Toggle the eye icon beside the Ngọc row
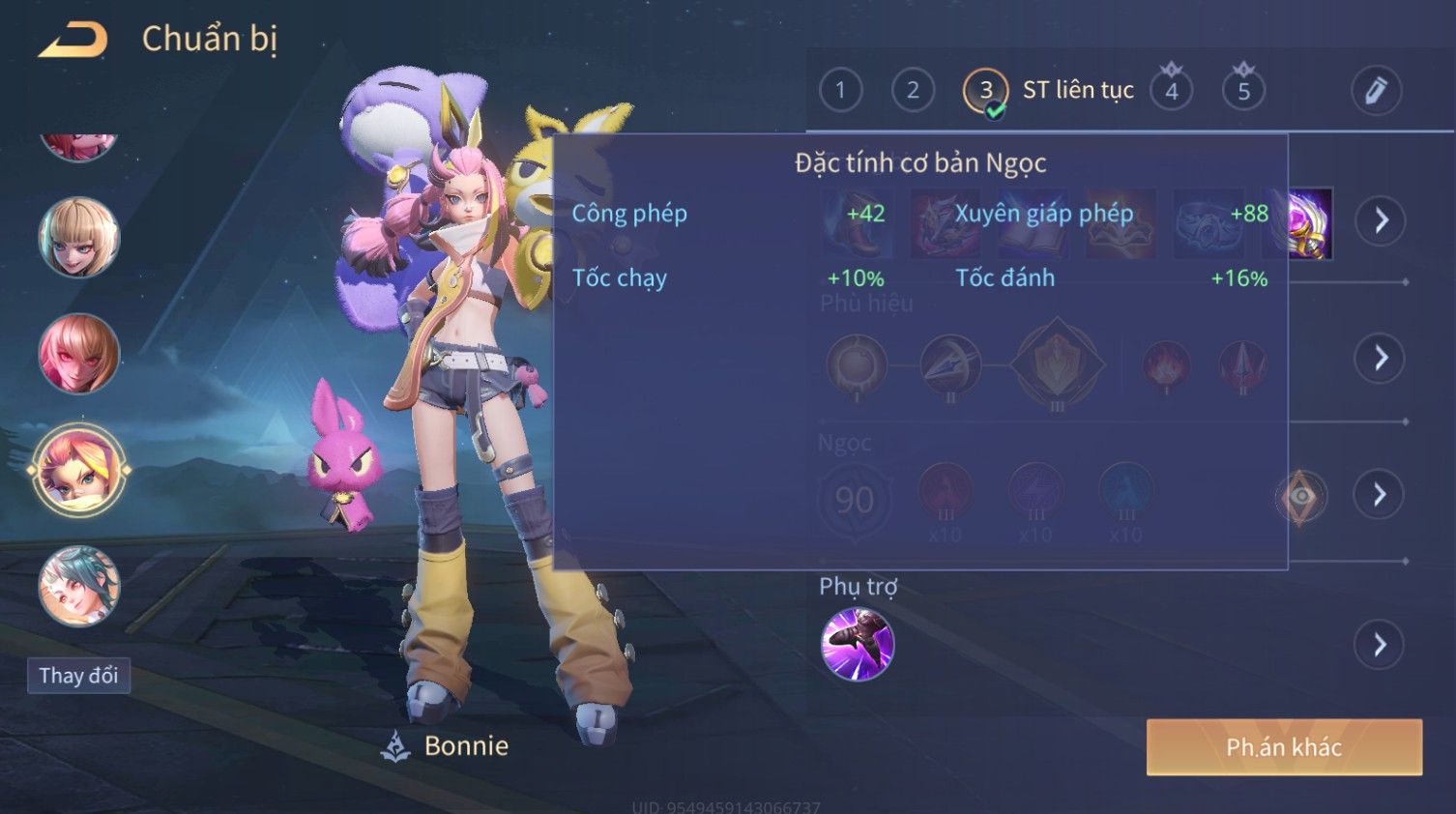This screenshot has width=1456, height=814. click(1301, 496)
